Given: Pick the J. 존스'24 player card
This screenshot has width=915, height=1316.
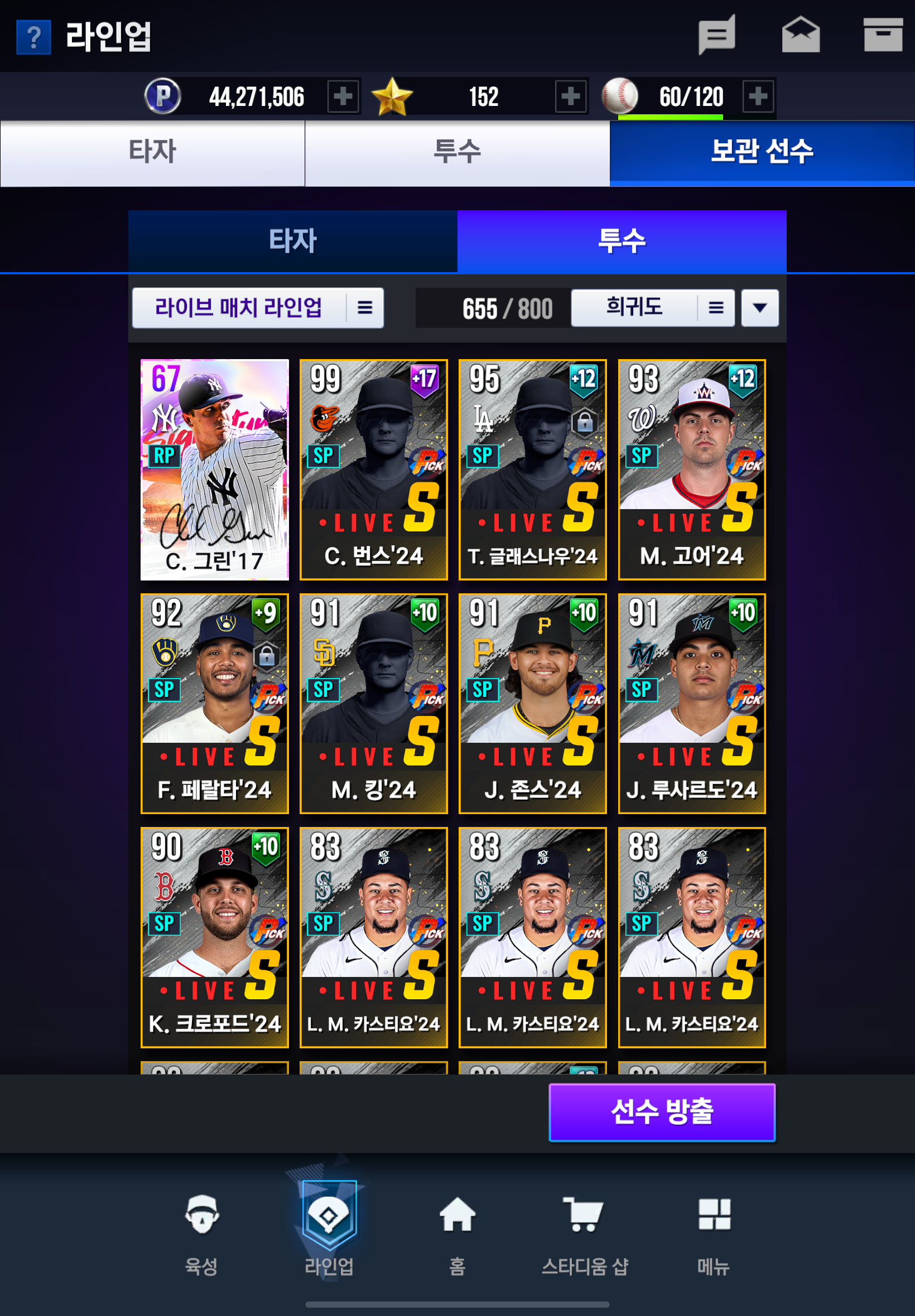Looking at the screenshot, I should pyautogui.click(x=533, y=703).
